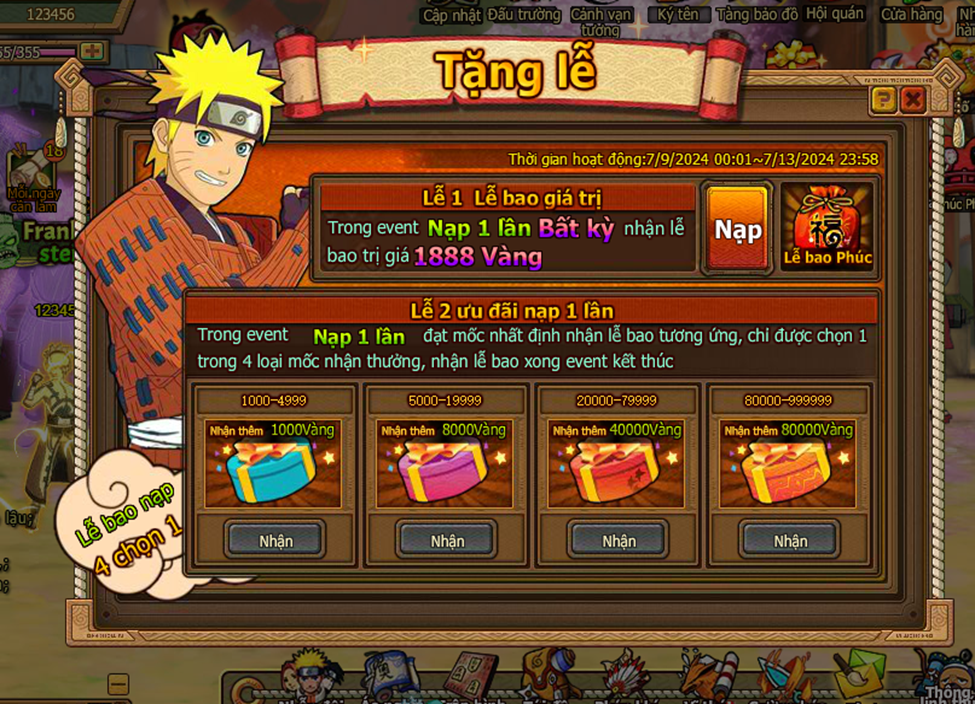
Task: Inspect the blue 1000 Vàng gift box
Action: coord(273,470)
